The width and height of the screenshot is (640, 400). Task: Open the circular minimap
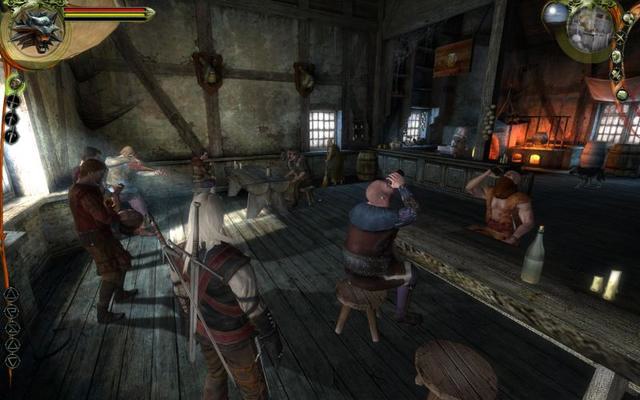[x=591, y=28]
